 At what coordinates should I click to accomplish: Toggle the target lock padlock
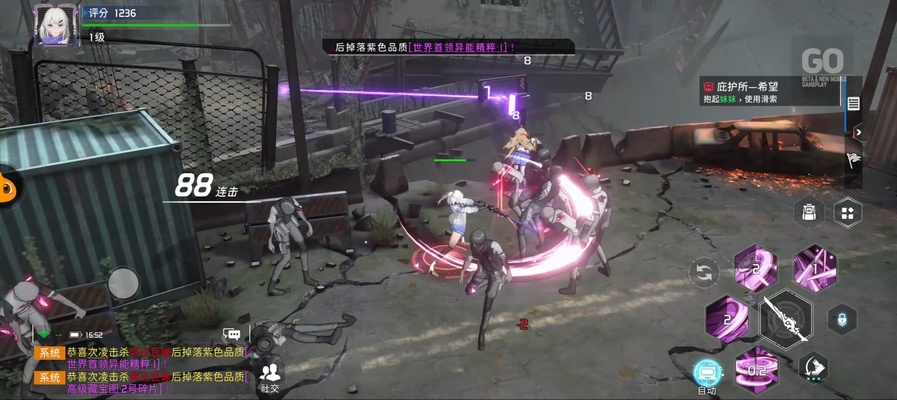[x=841, y=318]
